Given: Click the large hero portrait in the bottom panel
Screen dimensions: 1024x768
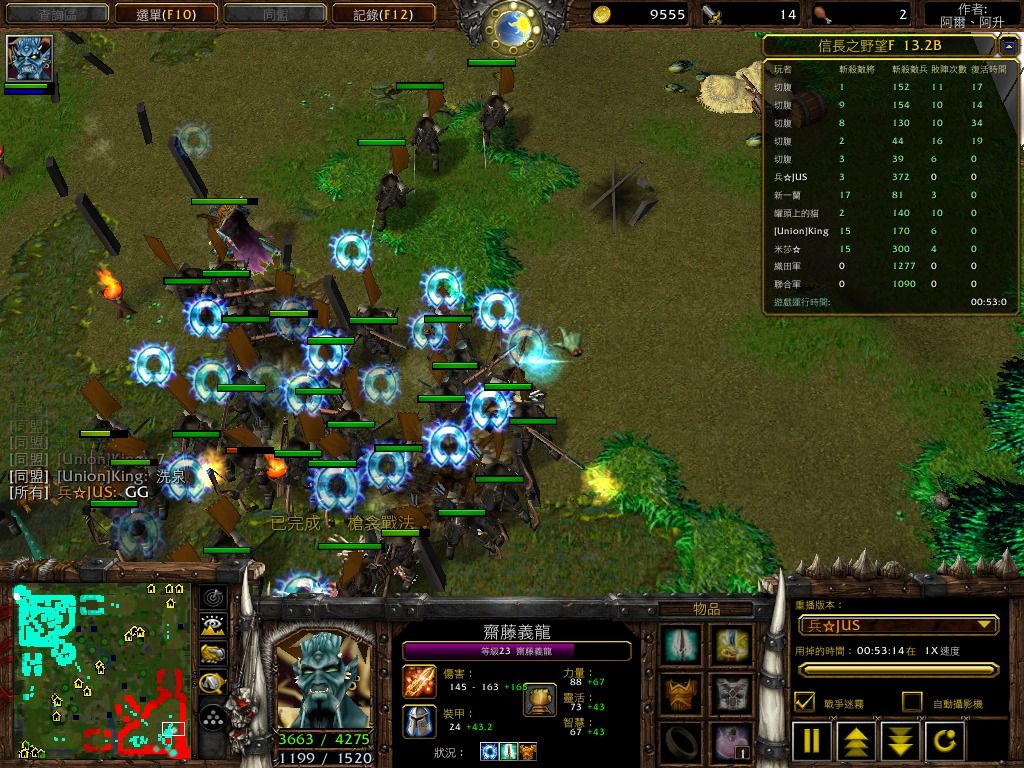Looking at the screenshot, I should (x=322, y=678).
